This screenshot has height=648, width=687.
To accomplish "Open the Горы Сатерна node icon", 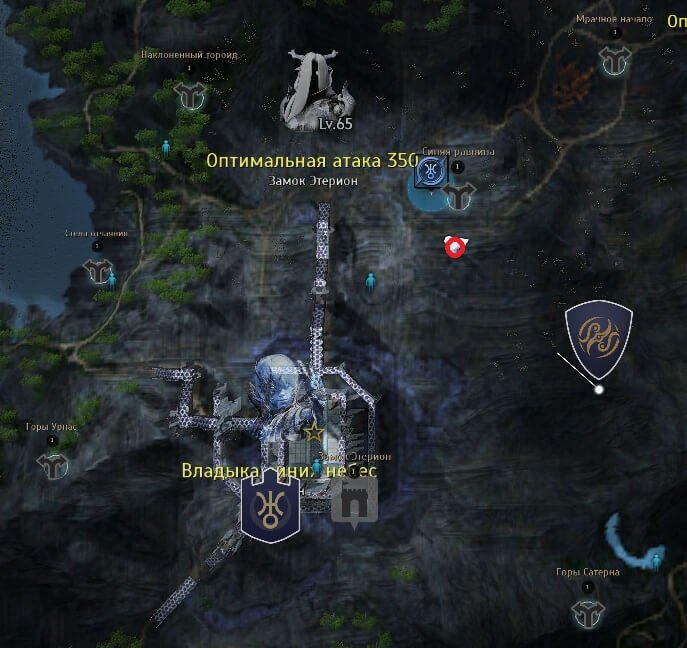I will click(587, 611).
